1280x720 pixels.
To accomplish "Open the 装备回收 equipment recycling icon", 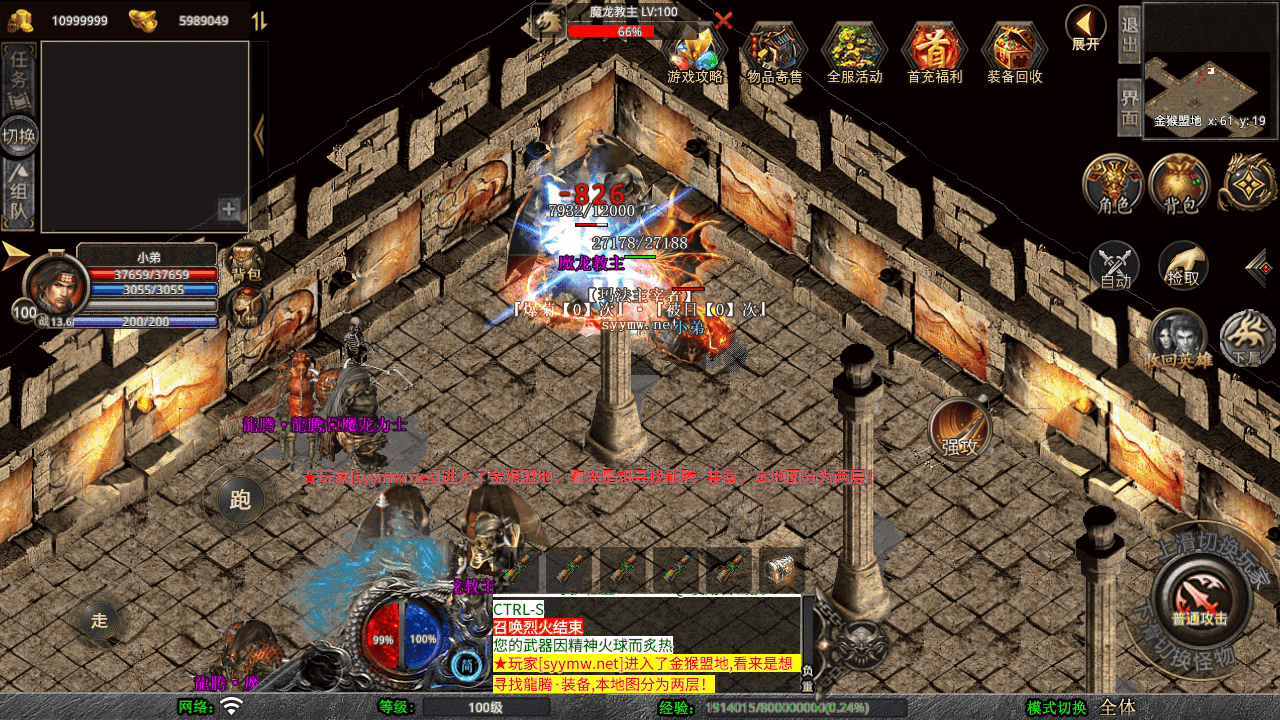I will [x=1014, y=52].
